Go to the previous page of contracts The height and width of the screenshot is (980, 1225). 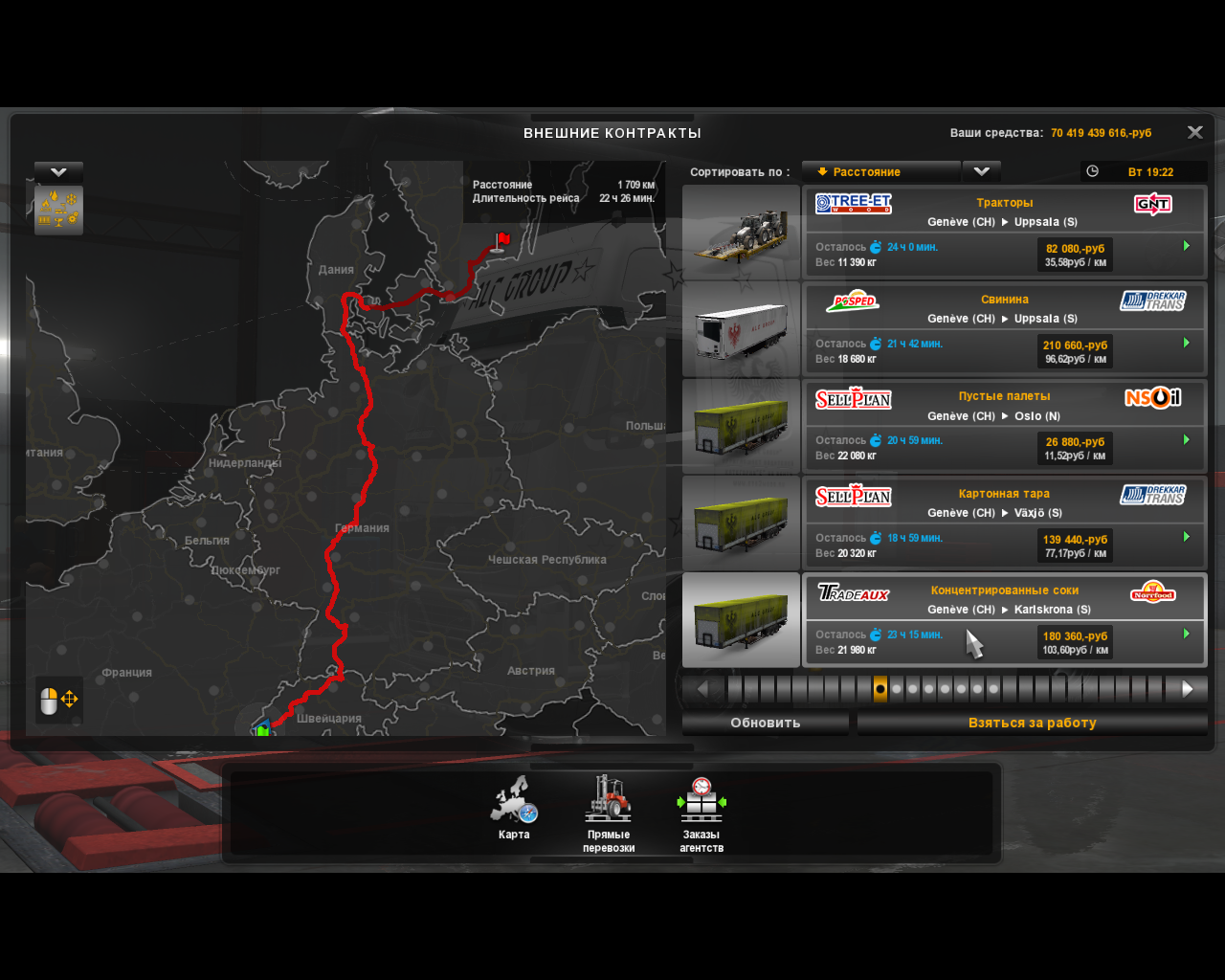(x=703, y=689)
